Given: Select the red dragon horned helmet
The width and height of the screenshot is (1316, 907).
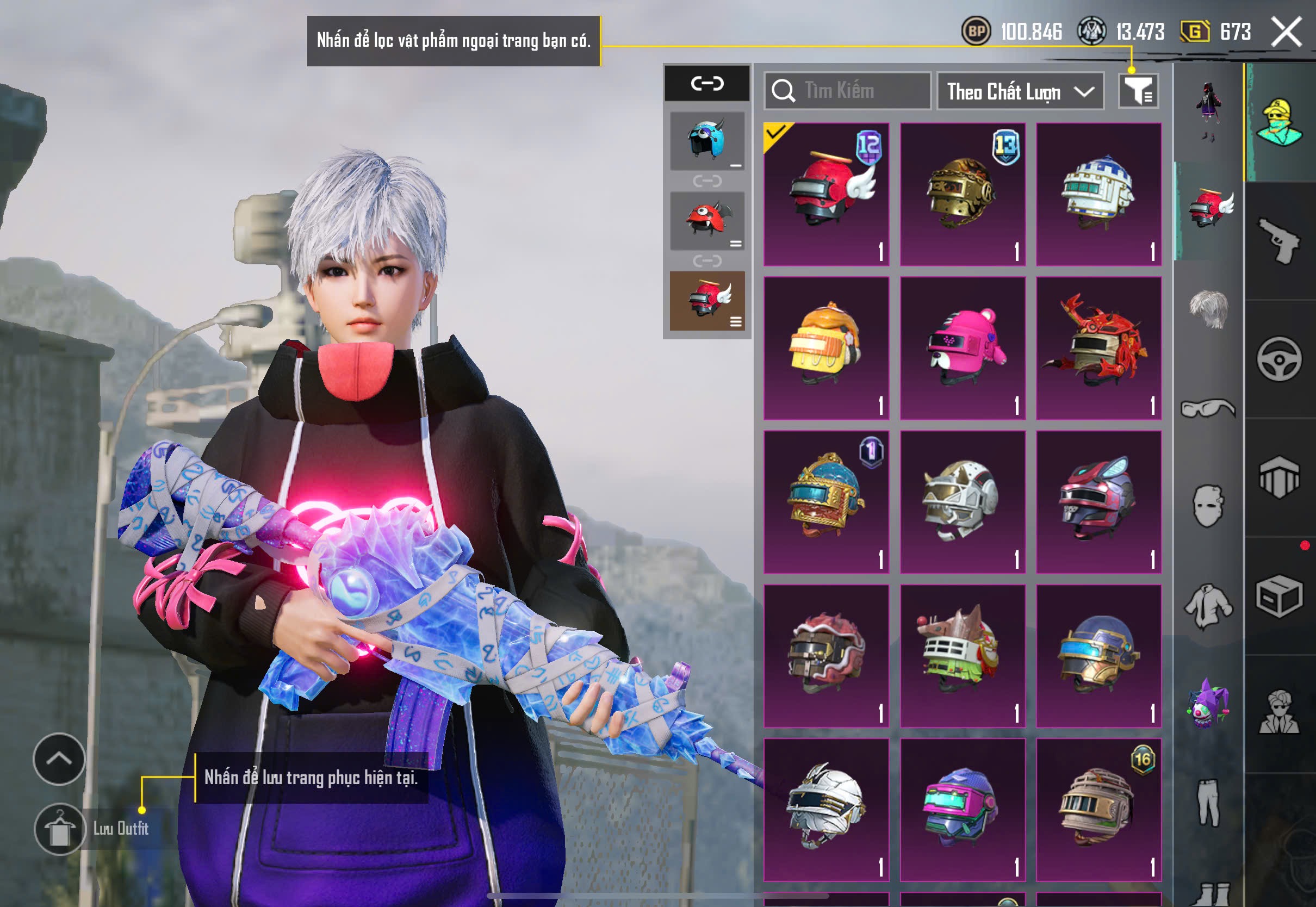Looking at the screenshot, I should (1098, 349).
